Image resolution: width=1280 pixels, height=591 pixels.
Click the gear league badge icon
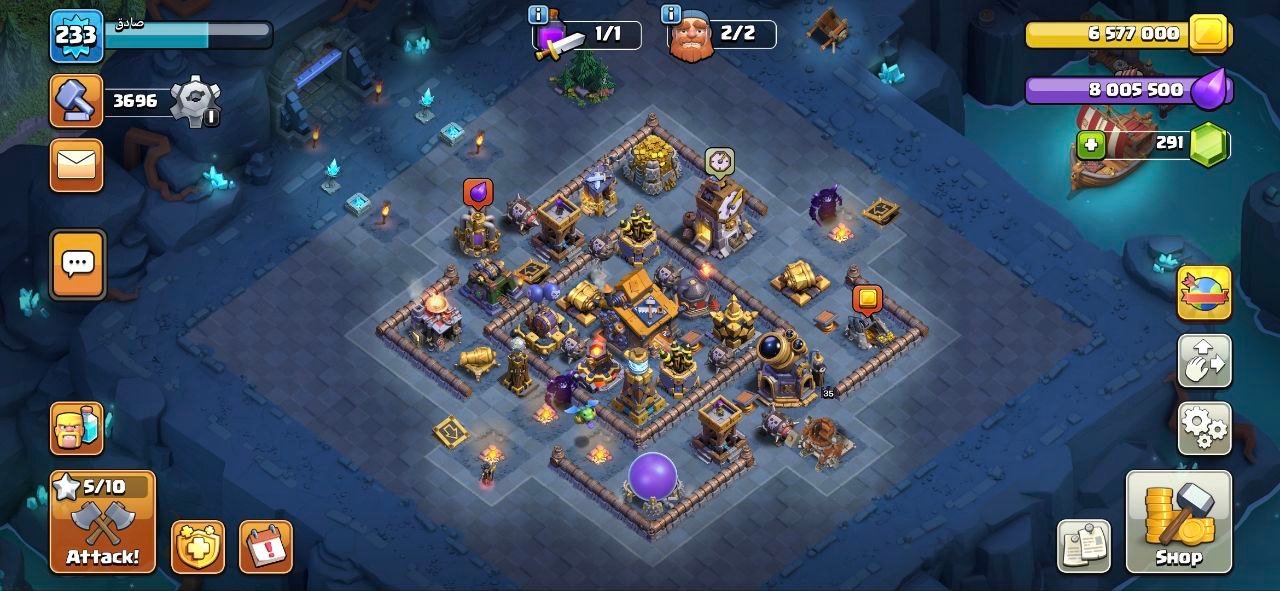point(194,102)
